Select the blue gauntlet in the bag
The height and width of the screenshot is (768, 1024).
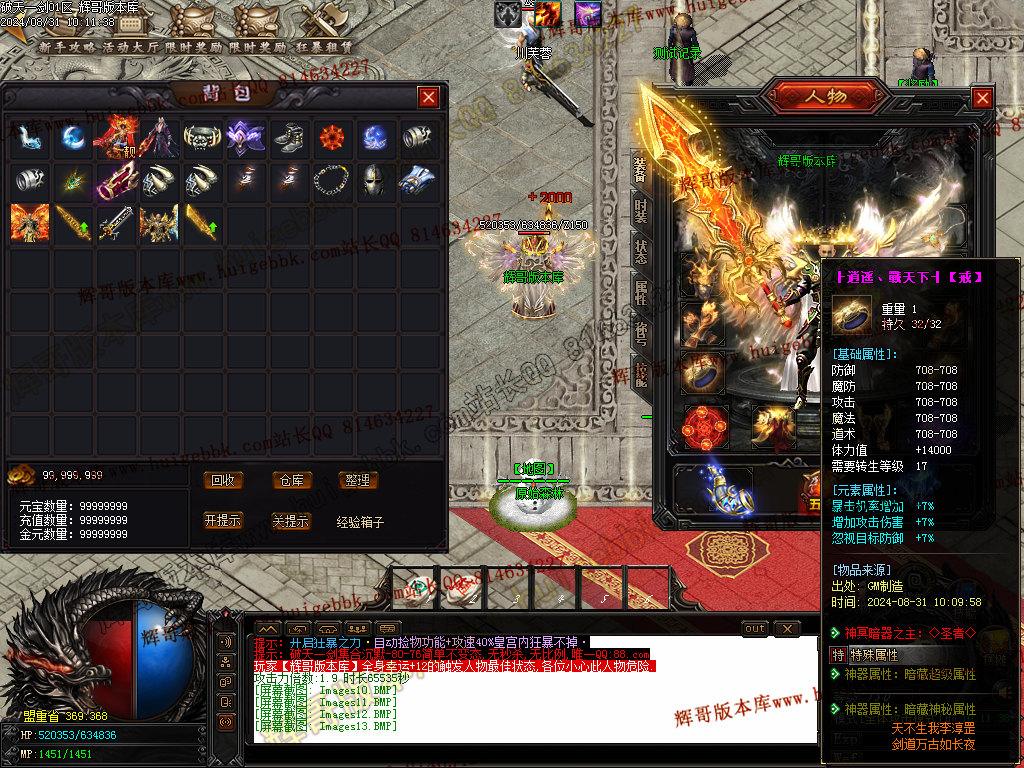[x=416, y=180]
